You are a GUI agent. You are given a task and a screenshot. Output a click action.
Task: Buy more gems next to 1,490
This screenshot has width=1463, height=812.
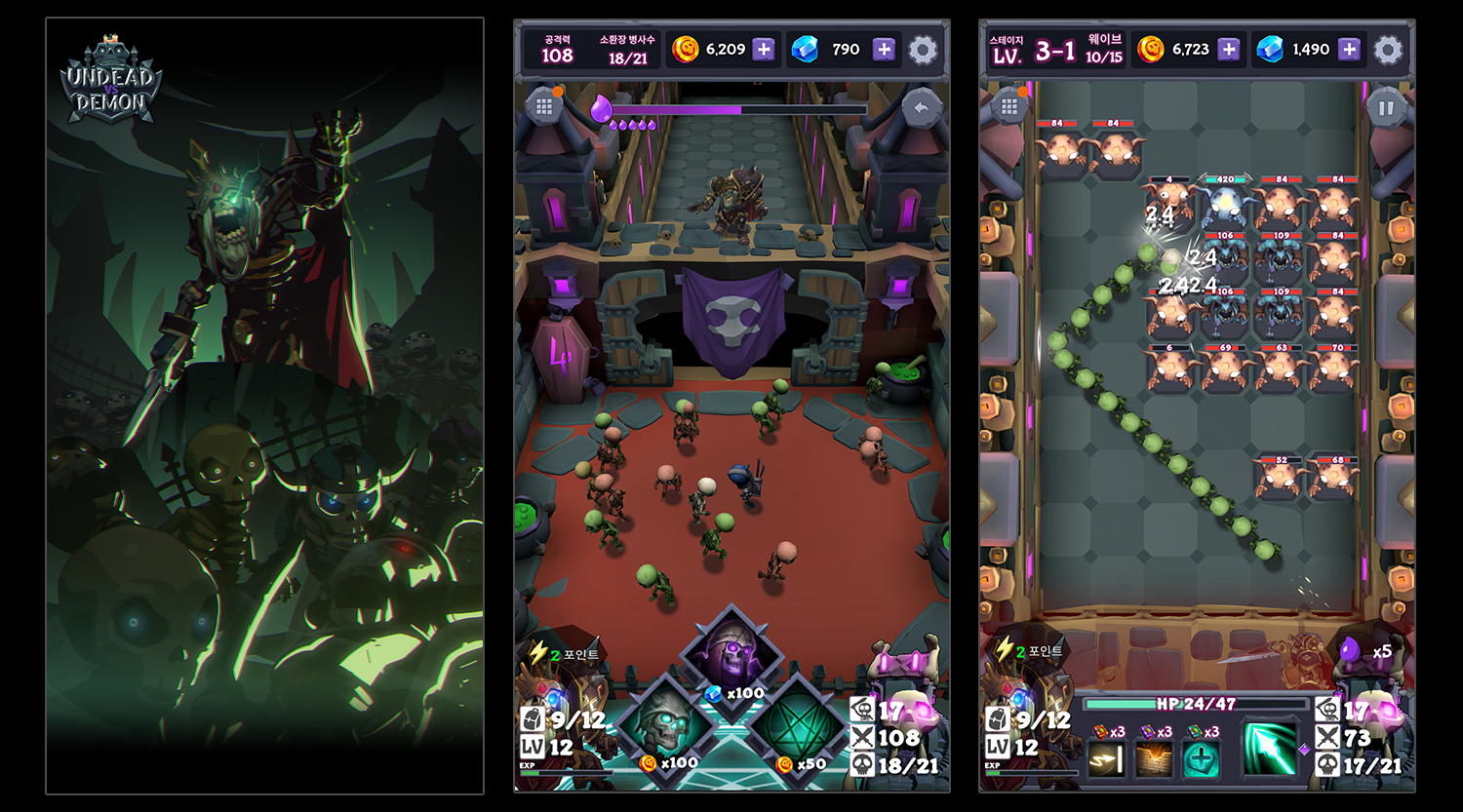[1349, 50]
